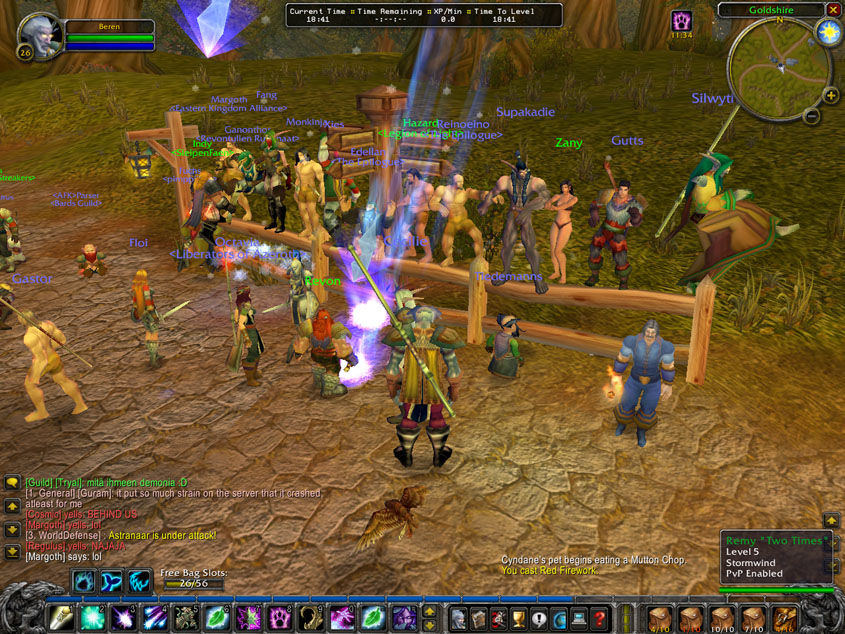The width and height of the screenshot is (845, 634).
Task: Select the third pet stance button above bar
Action: (x=139, y=581)
